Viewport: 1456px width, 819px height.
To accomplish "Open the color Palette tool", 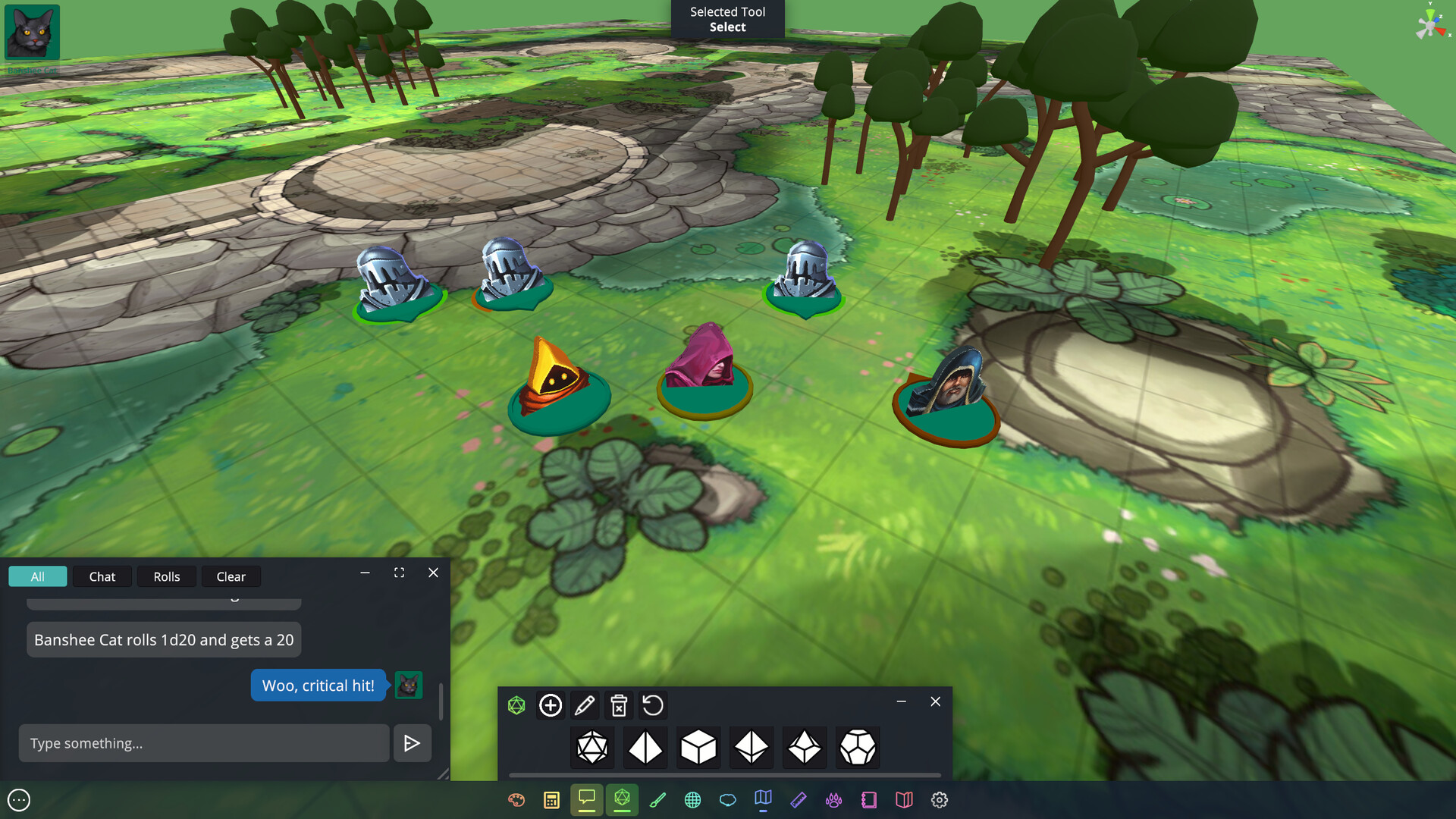I will [516, 799].
